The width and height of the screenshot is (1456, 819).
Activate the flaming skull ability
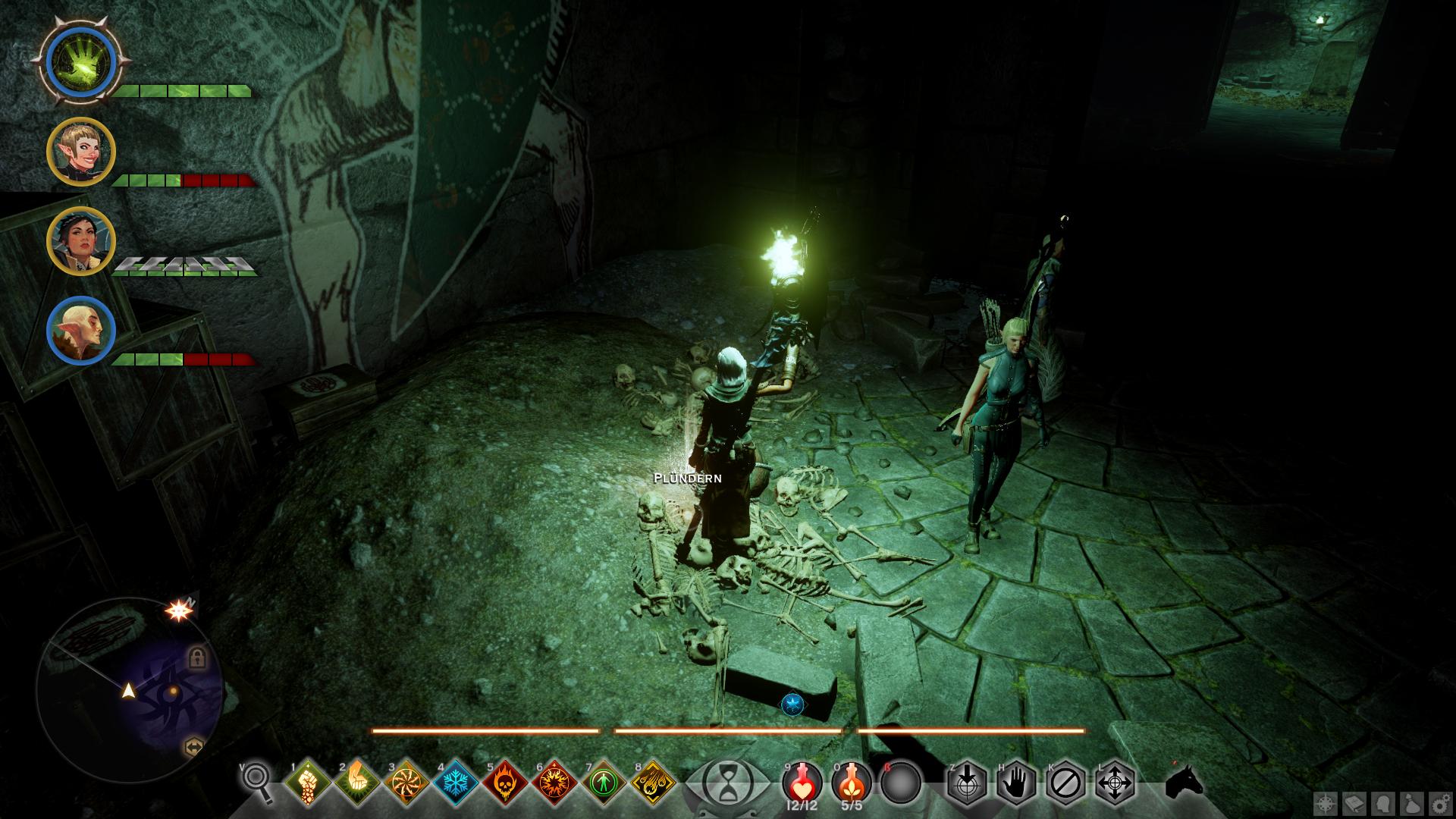pyautogui.click(x=506, y=781)
